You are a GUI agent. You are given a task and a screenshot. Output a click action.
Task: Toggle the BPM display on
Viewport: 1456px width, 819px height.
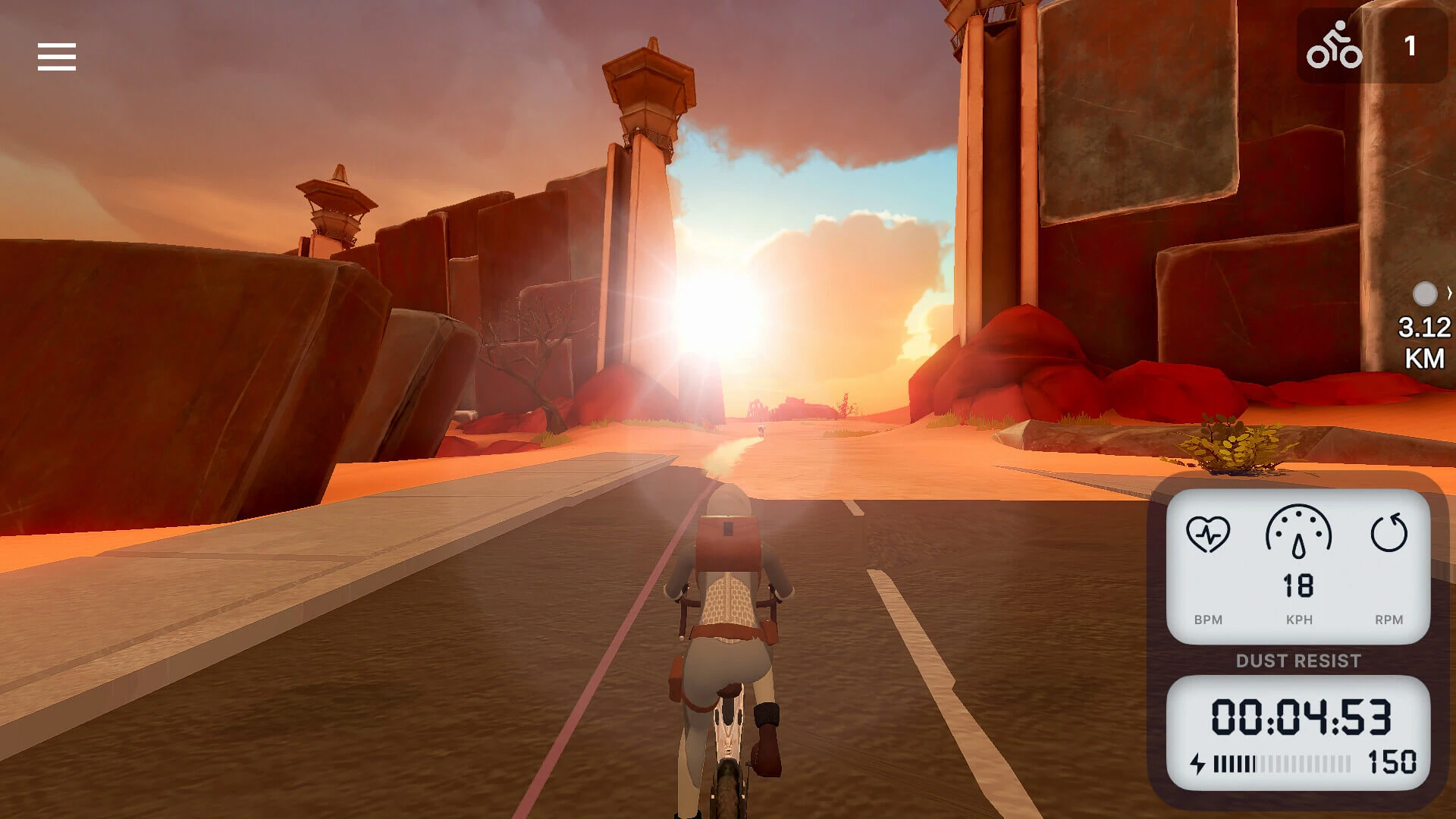click(x=1209, y=620)
